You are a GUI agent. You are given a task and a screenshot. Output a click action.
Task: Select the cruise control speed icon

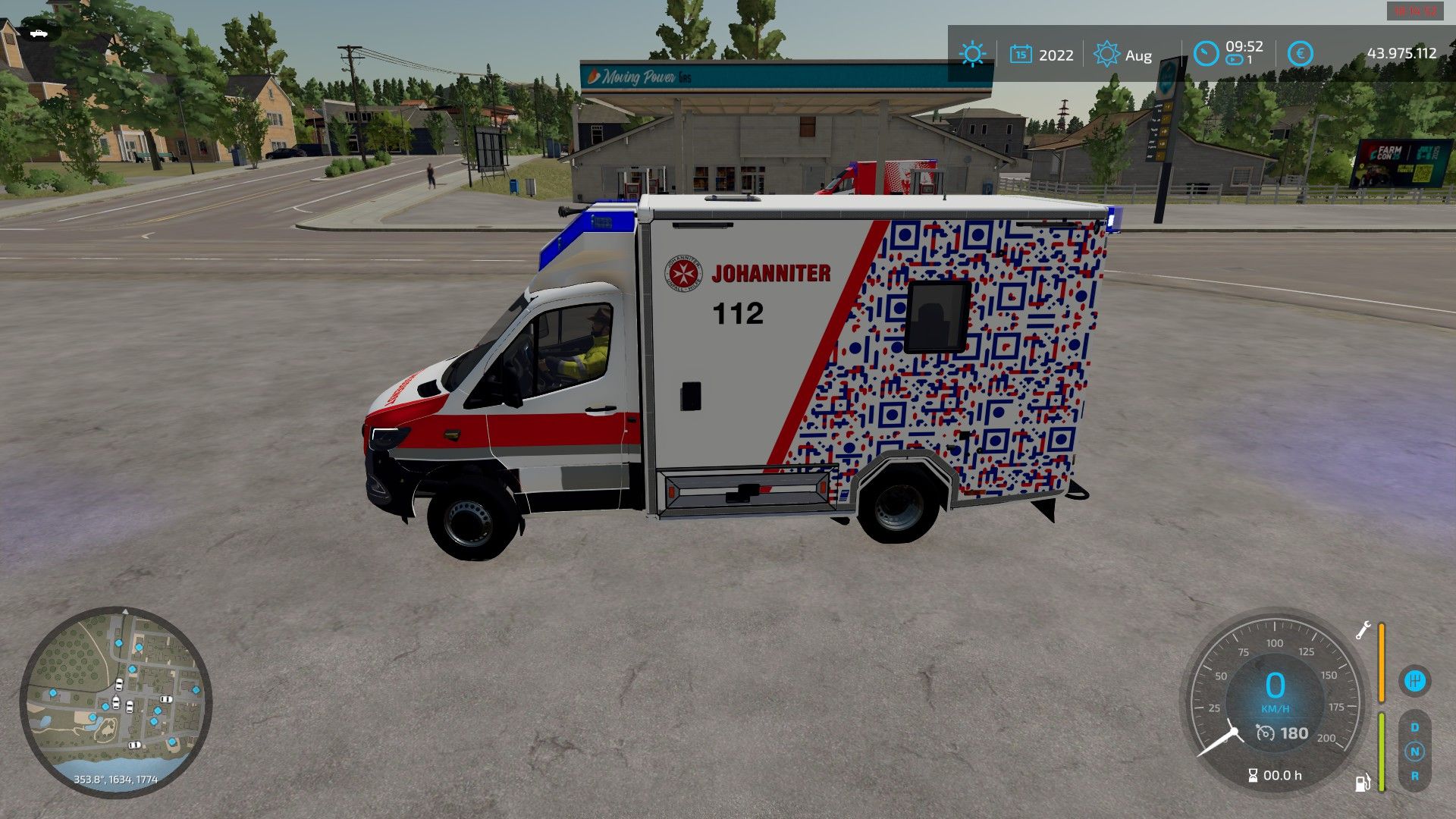tap(1265, 733)
